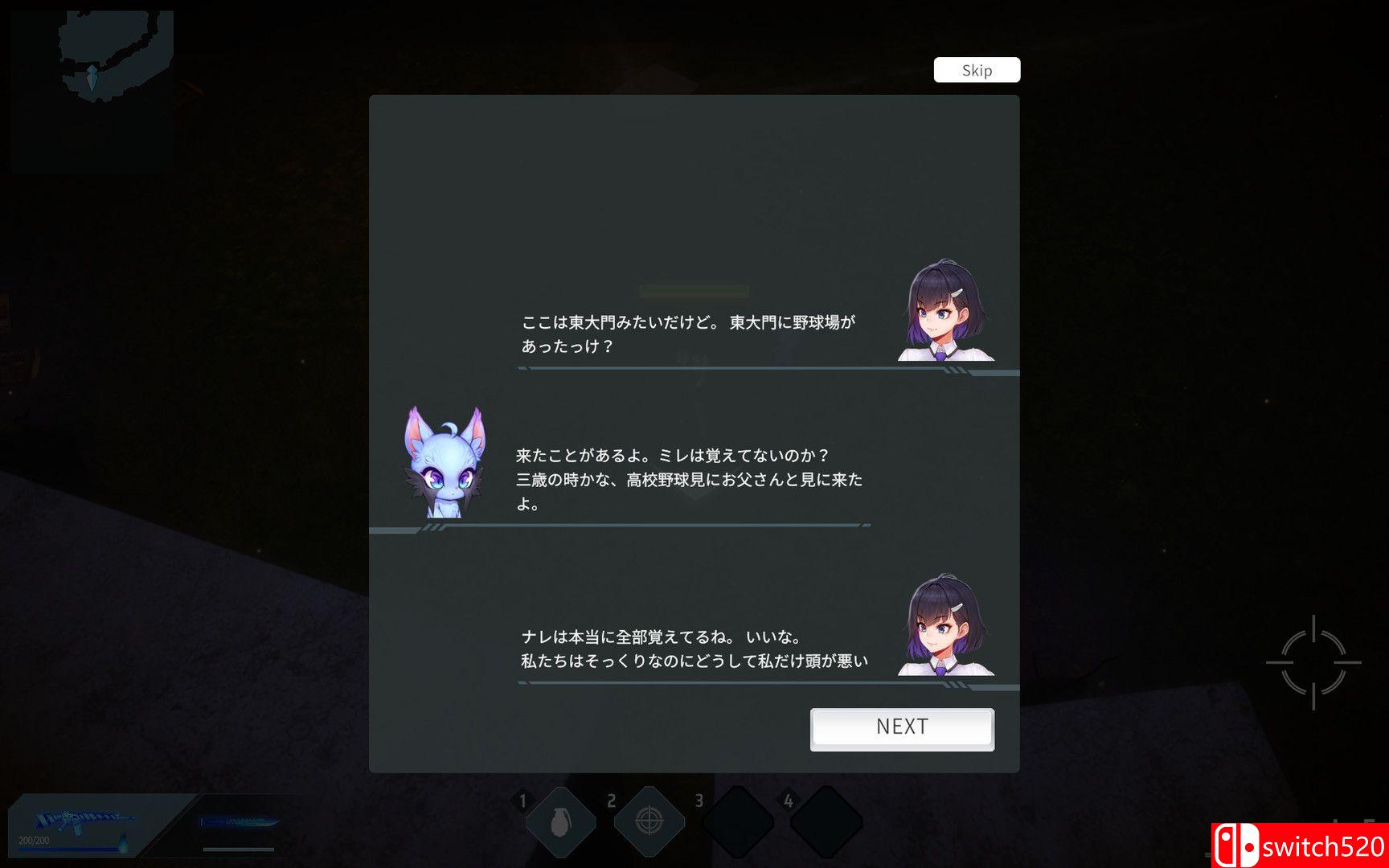Click the 200/200 ammo counter text
Viewport: 1389px width, 868px height.
[x=33, y=842]
